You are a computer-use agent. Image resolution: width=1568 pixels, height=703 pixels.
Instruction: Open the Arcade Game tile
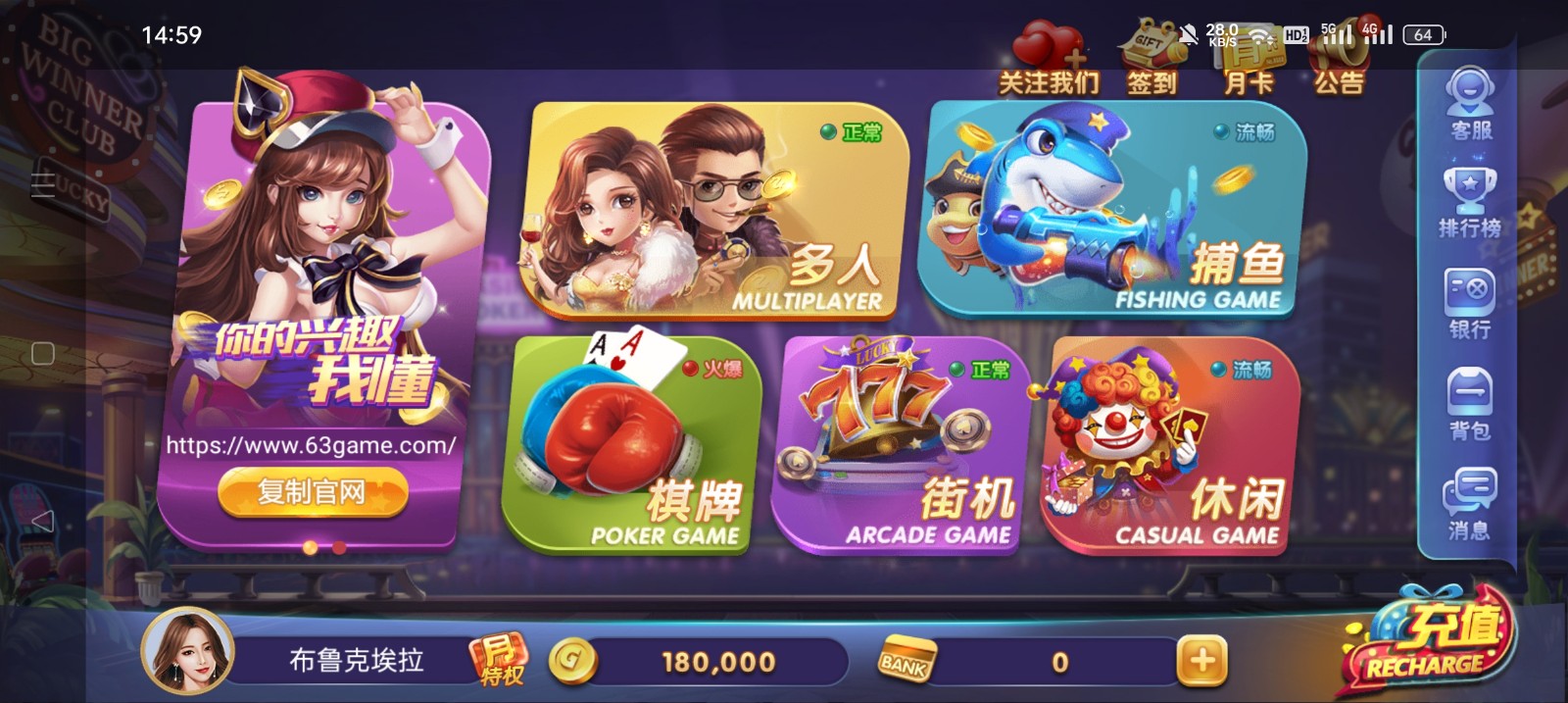pyautogui.click(x=902, y=446)
